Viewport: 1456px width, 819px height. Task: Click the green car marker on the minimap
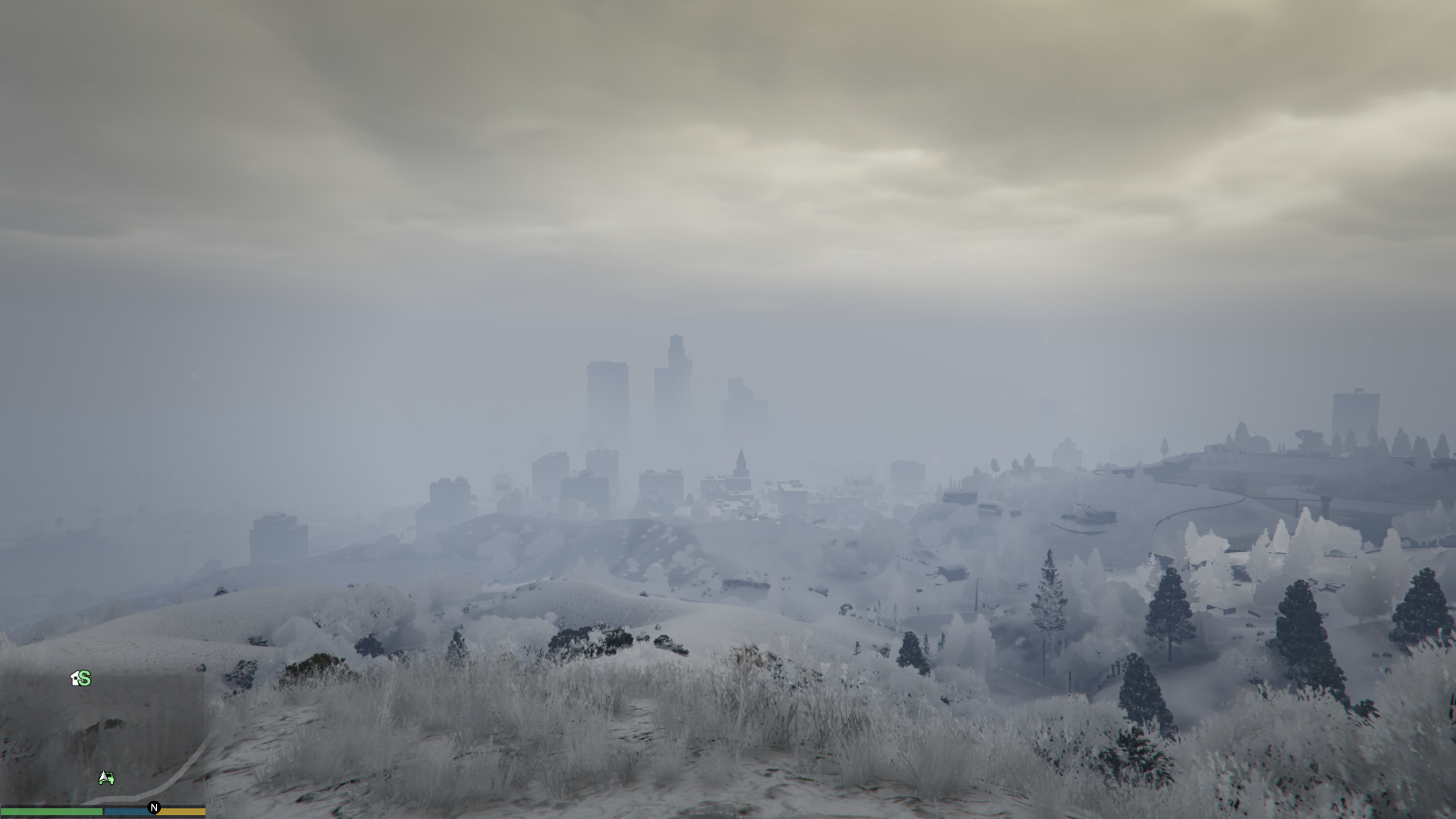pos(106,778)
